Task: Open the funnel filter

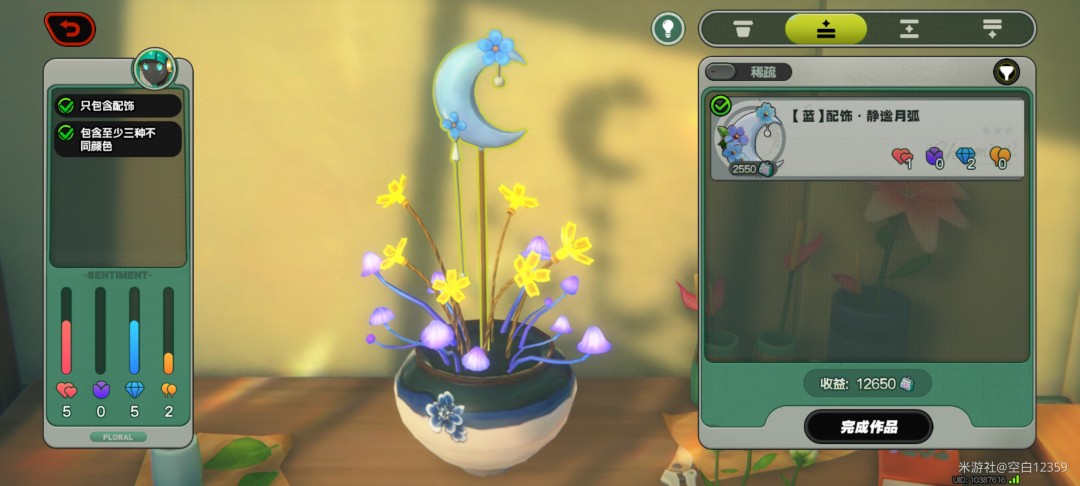Action: point(1006,72)
